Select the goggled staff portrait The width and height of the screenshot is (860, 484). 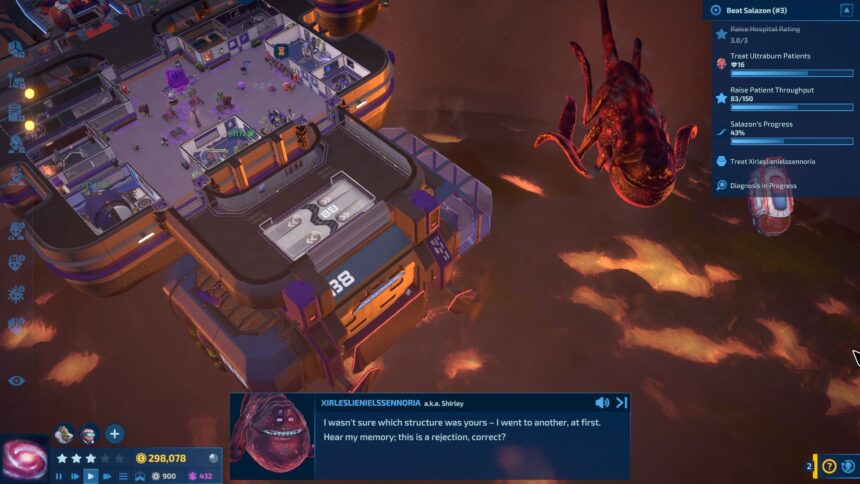click(88, 434)
